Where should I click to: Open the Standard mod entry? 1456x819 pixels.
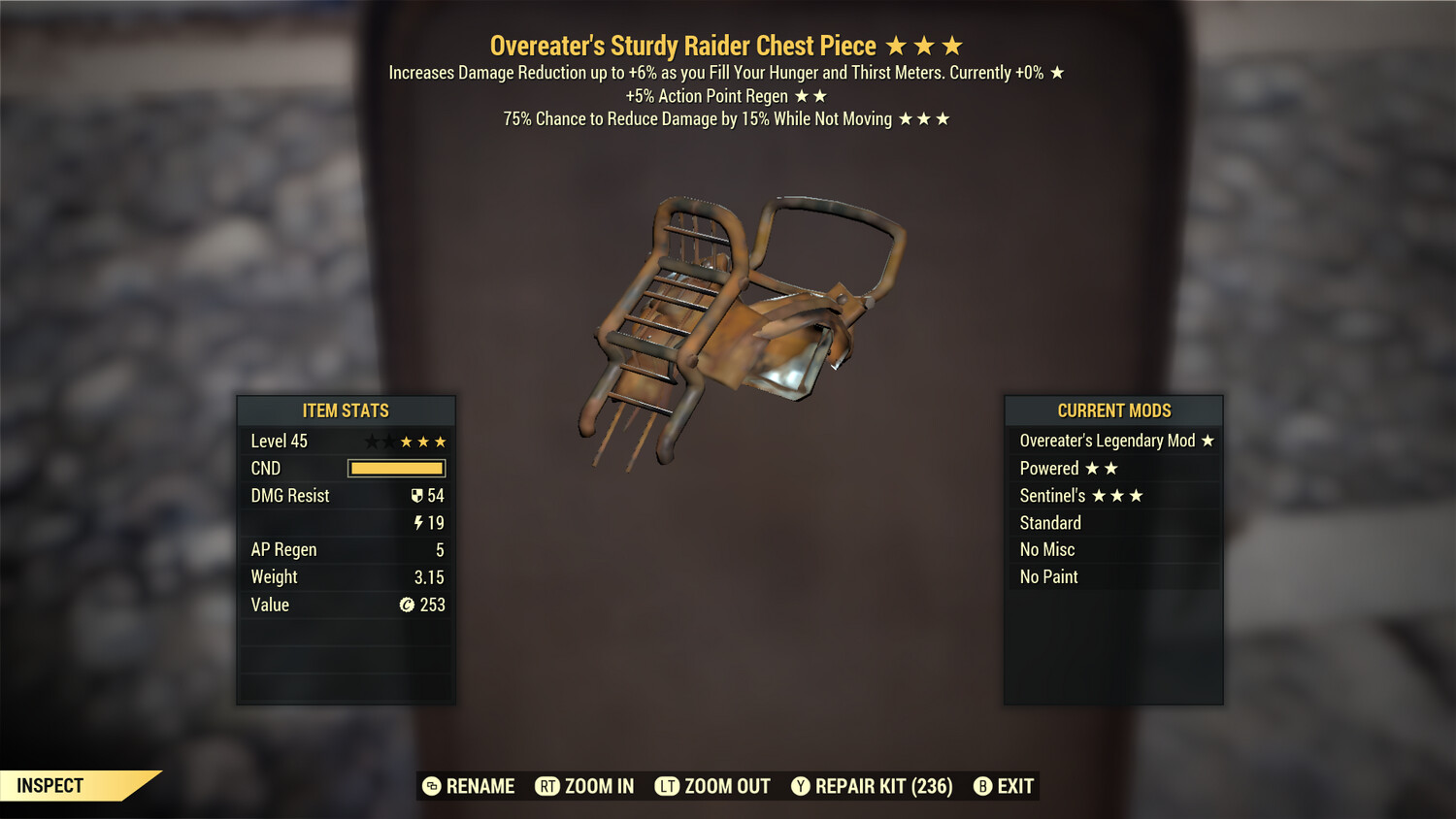tap(1050, 523)
